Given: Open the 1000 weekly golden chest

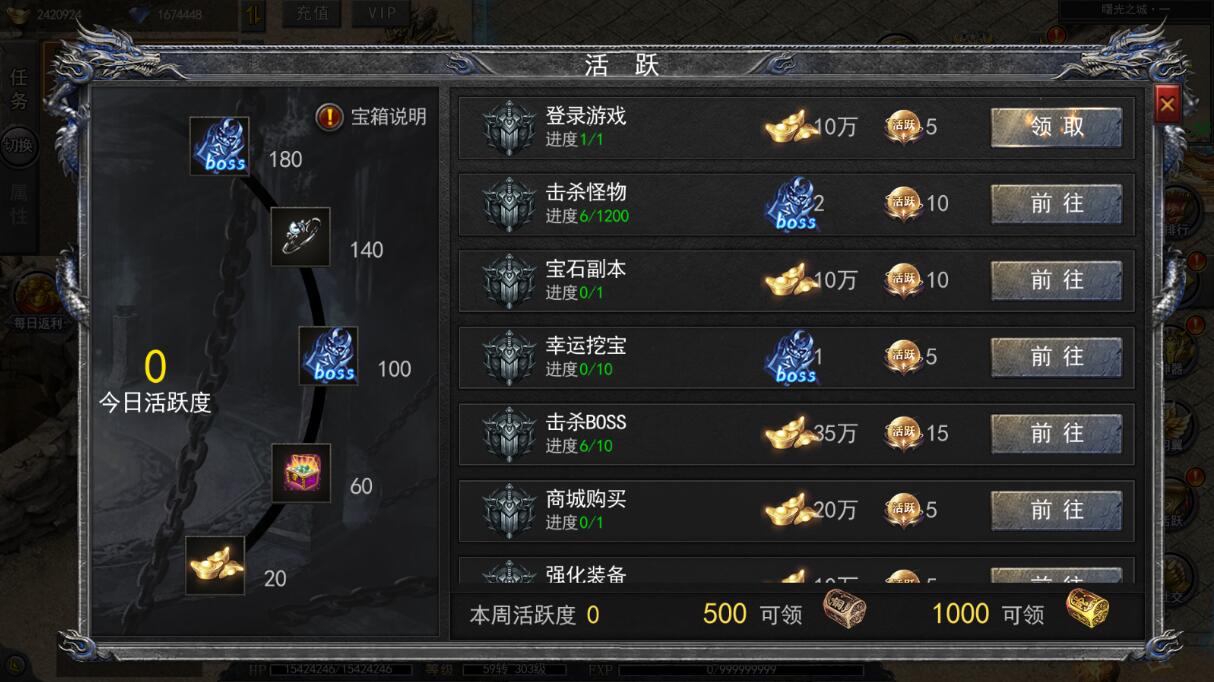Looking at the screenshot, I should point(1086,609).
